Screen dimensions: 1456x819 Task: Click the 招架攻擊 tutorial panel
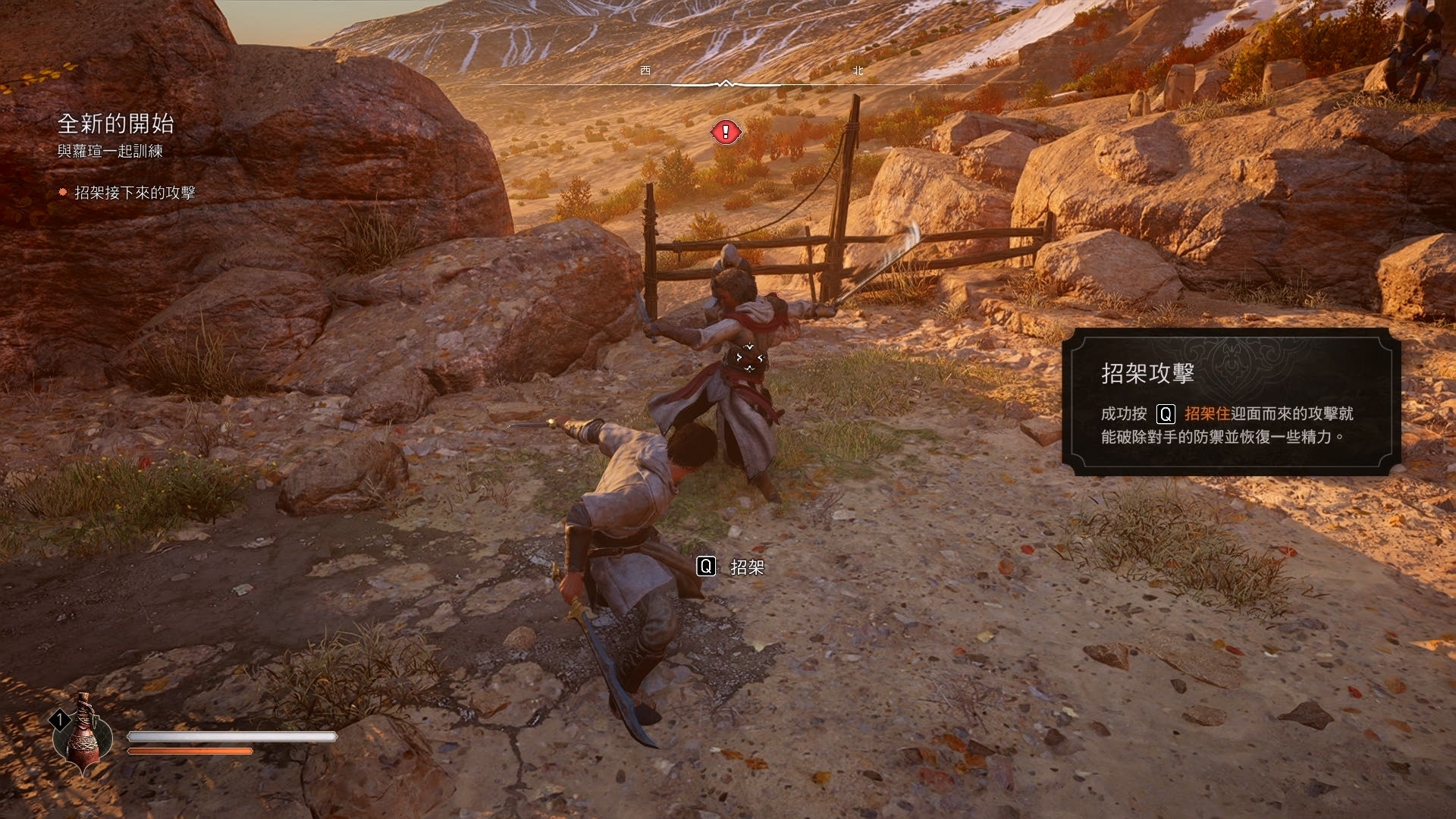coord(1230,402)
